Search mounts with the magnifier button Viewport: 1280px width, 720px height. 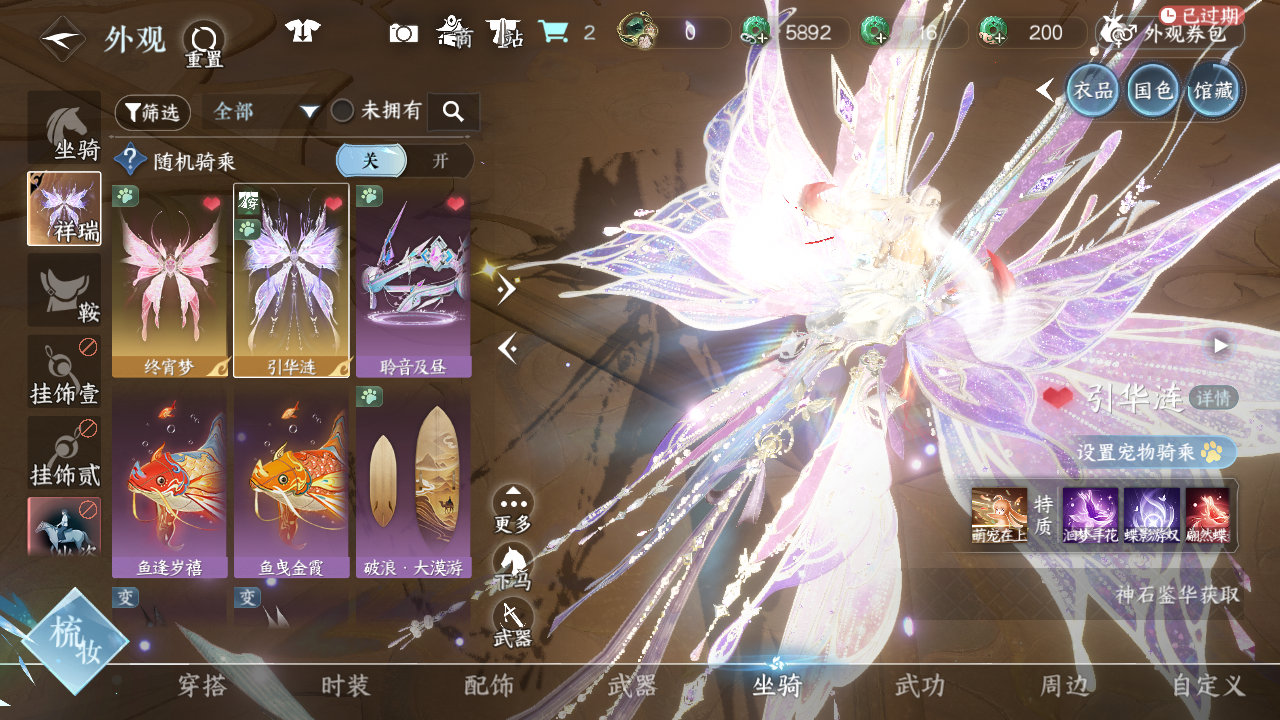[453, 112]
